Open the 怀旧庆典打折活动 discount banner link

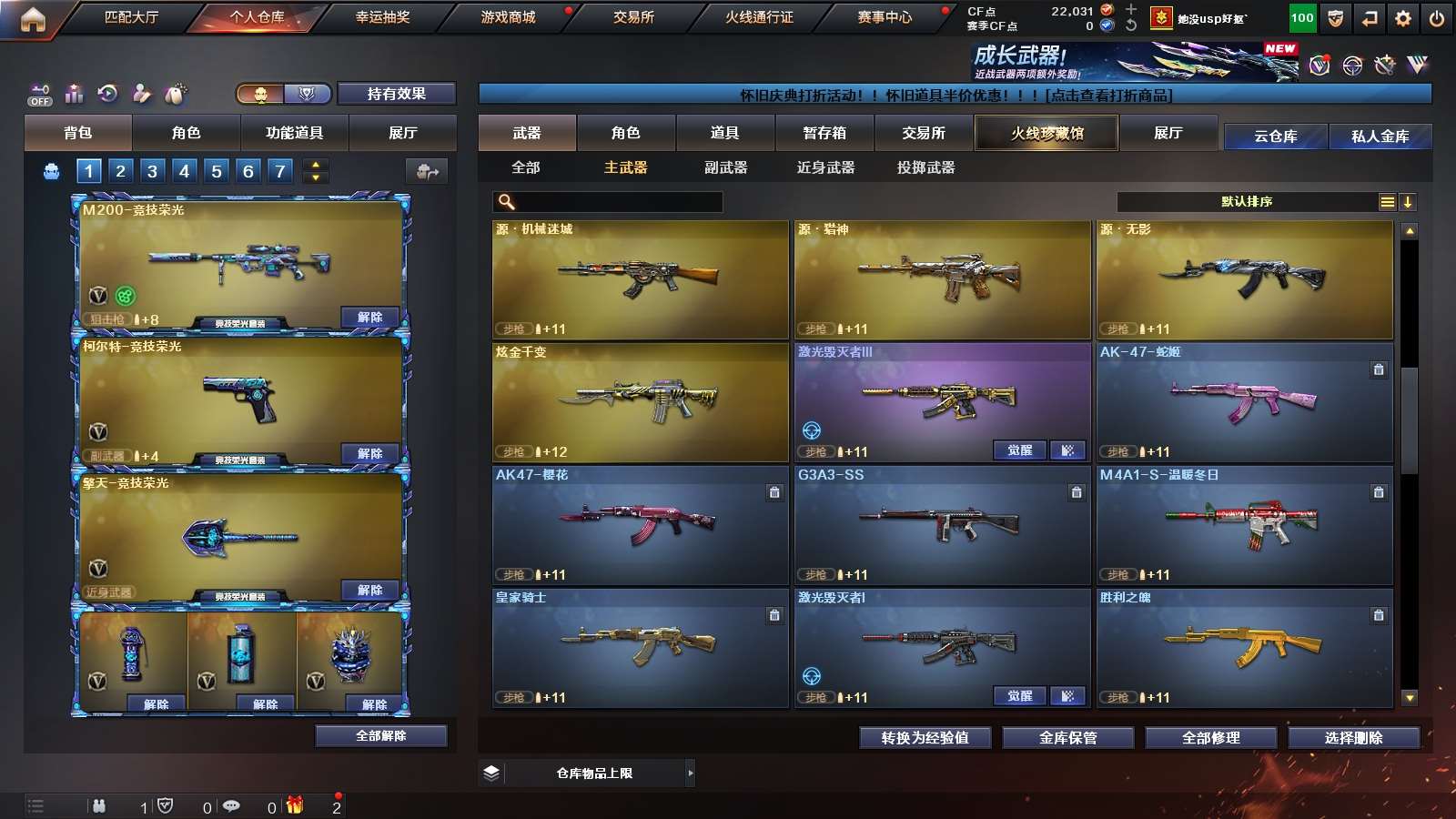[955, 95]
